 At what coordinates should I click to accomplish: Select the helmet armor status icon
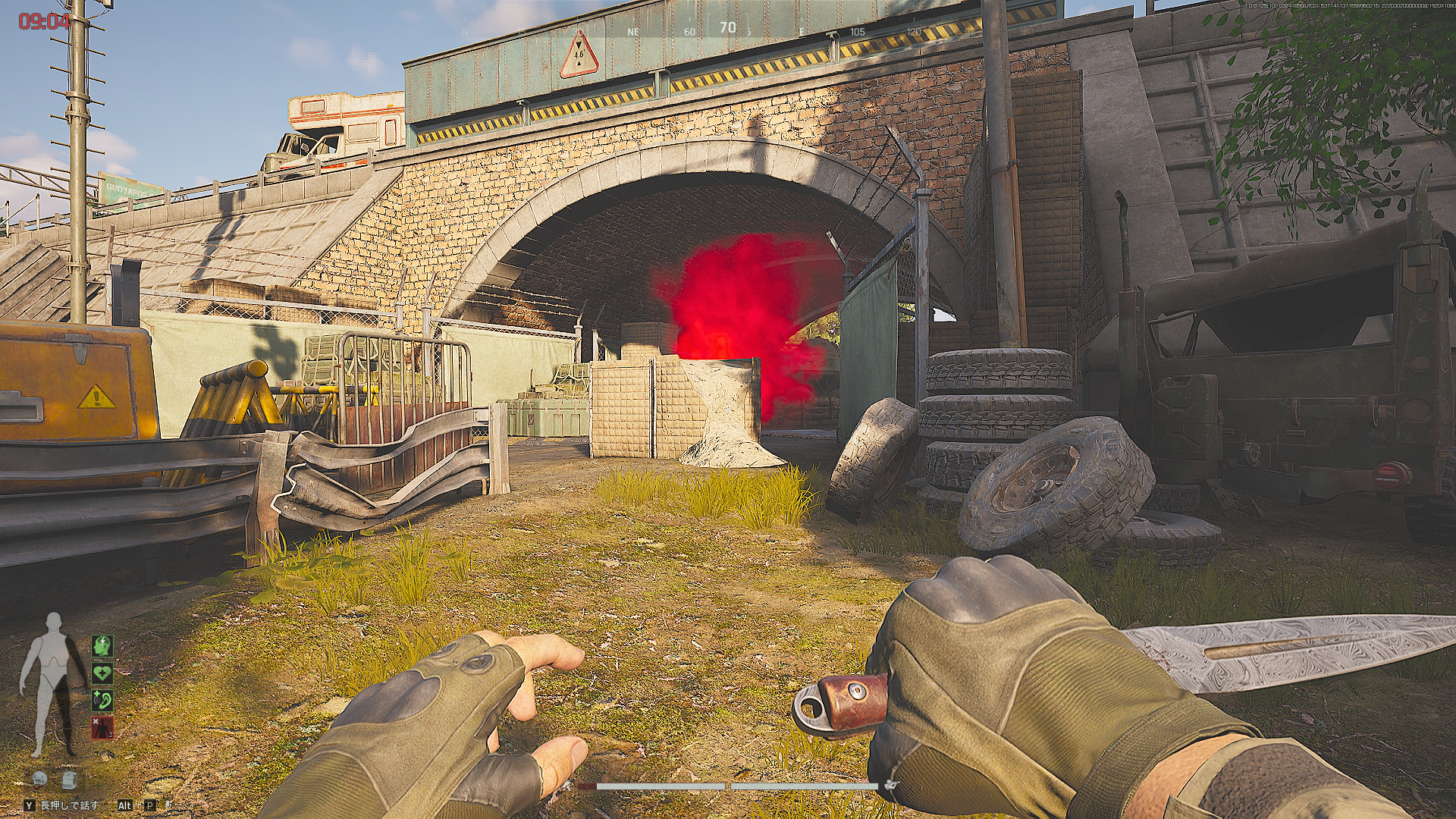click(40, 779)
